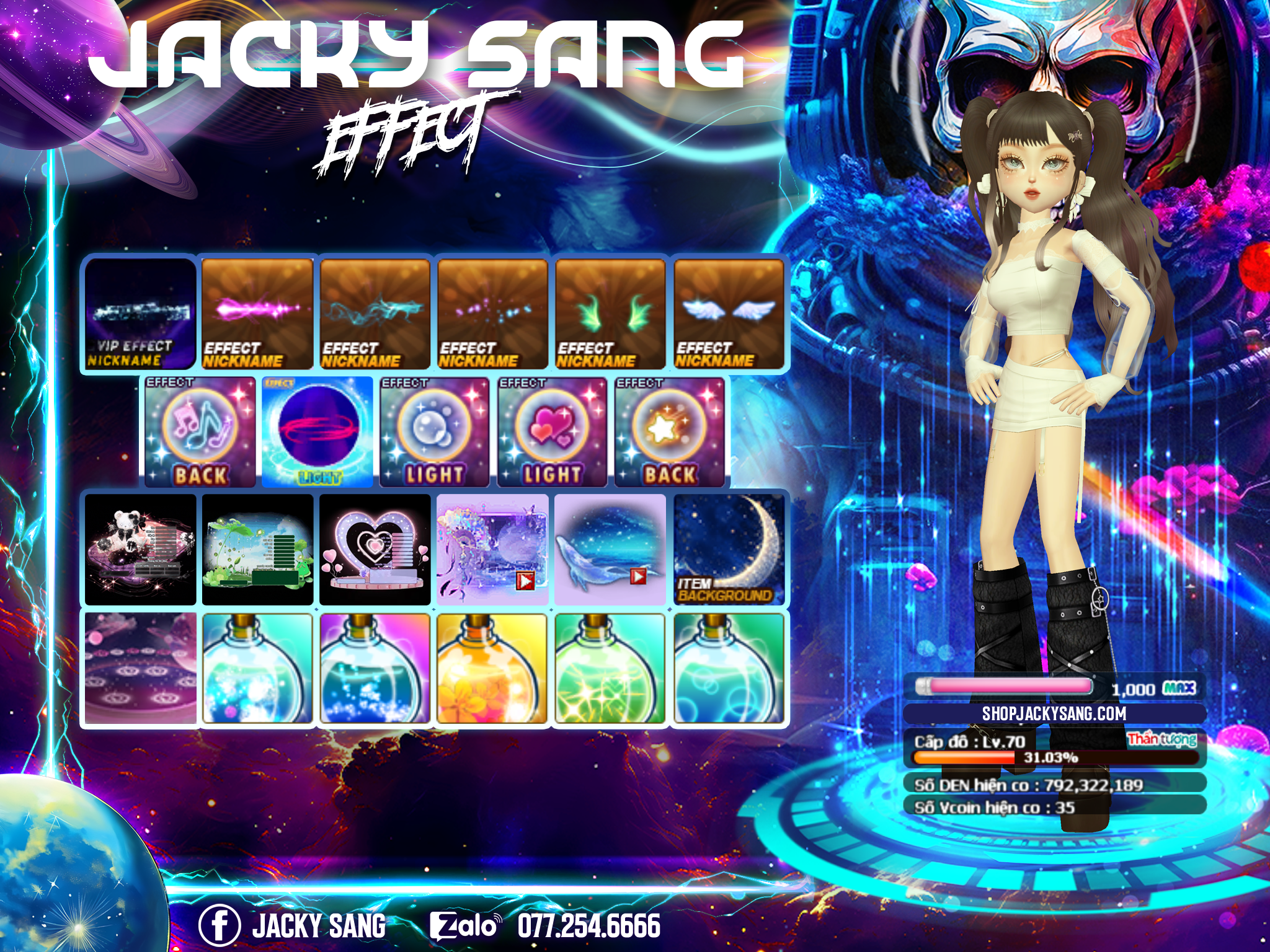Choose the pink streak nickname effect

tap(257, 314)
